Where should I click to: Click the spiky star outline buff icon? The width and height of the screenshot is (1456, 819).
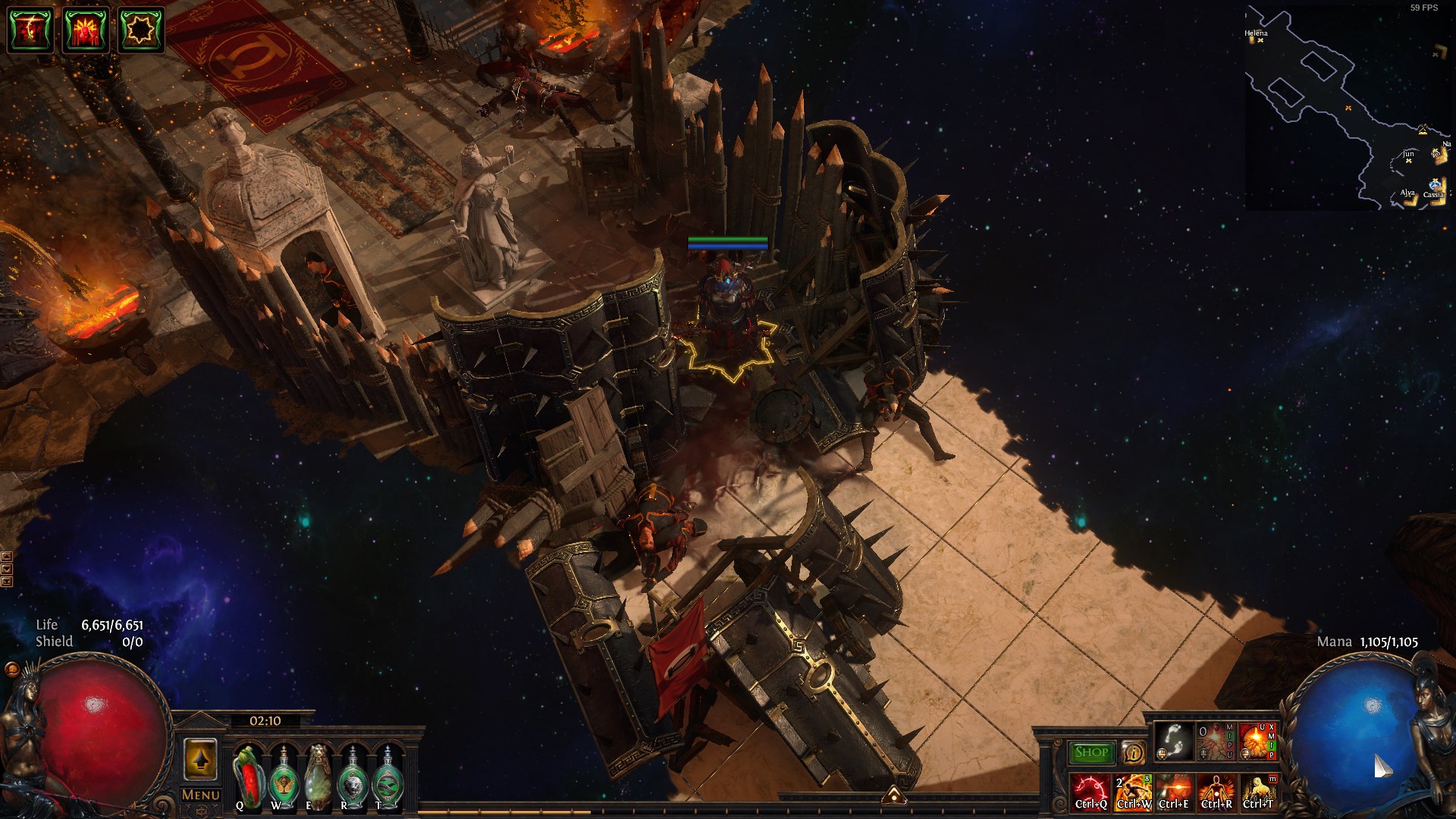pyautogui.click(x=141, y=30)
